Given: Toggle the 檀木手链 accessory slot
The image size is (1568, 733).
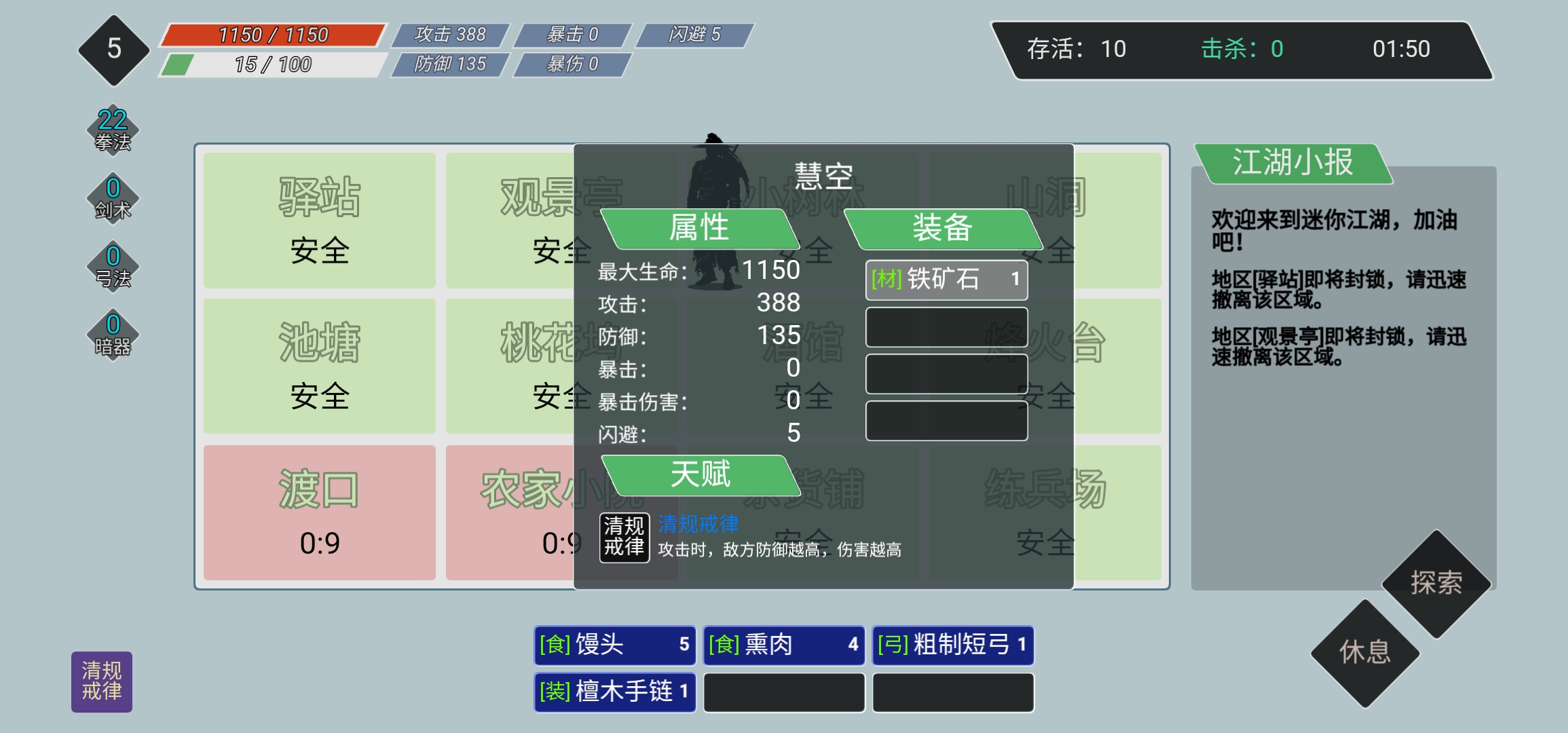Looking at the screenshot, I should coord(614,692).
